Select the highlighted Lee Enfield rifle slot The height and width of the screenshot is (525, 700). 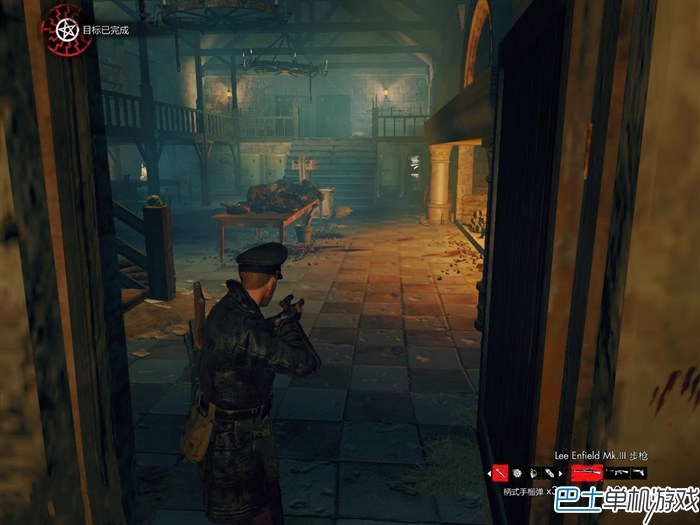(586, 472)
